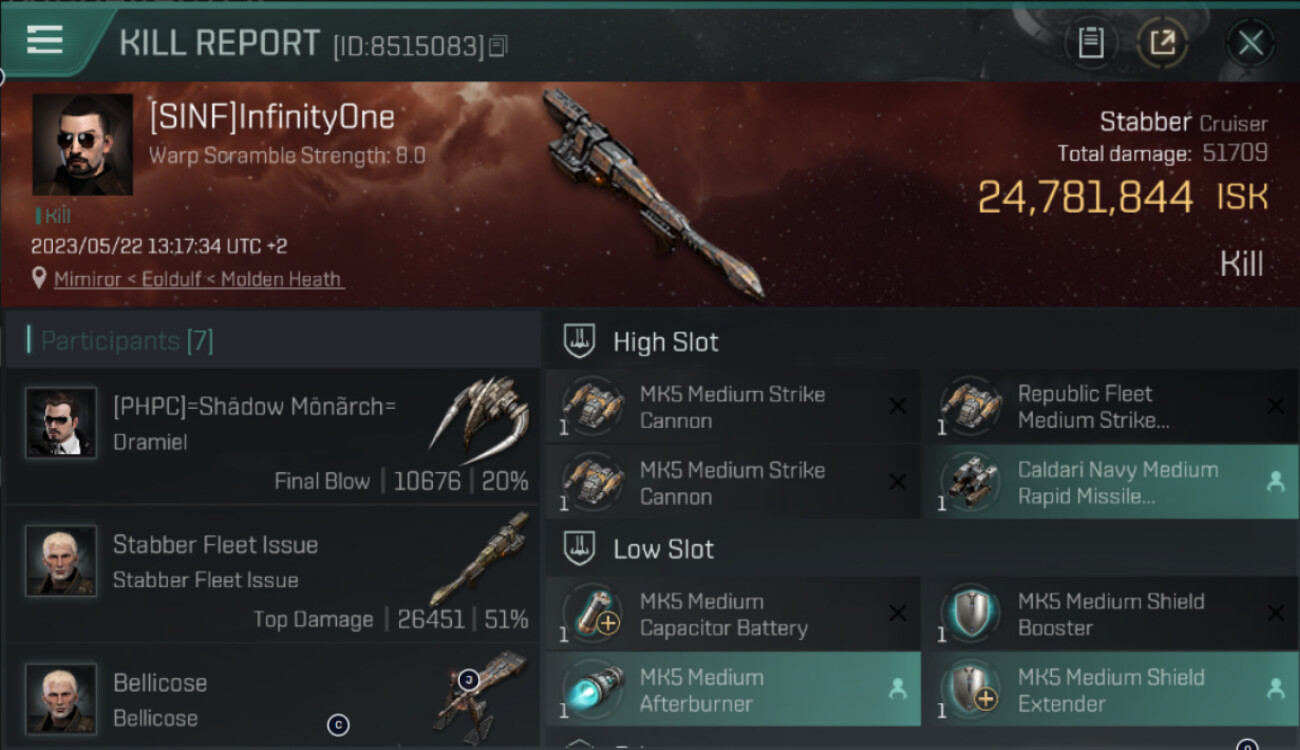Open the clipboard notes icon
Screen dimensions: 1300x750
point(1091,43)
